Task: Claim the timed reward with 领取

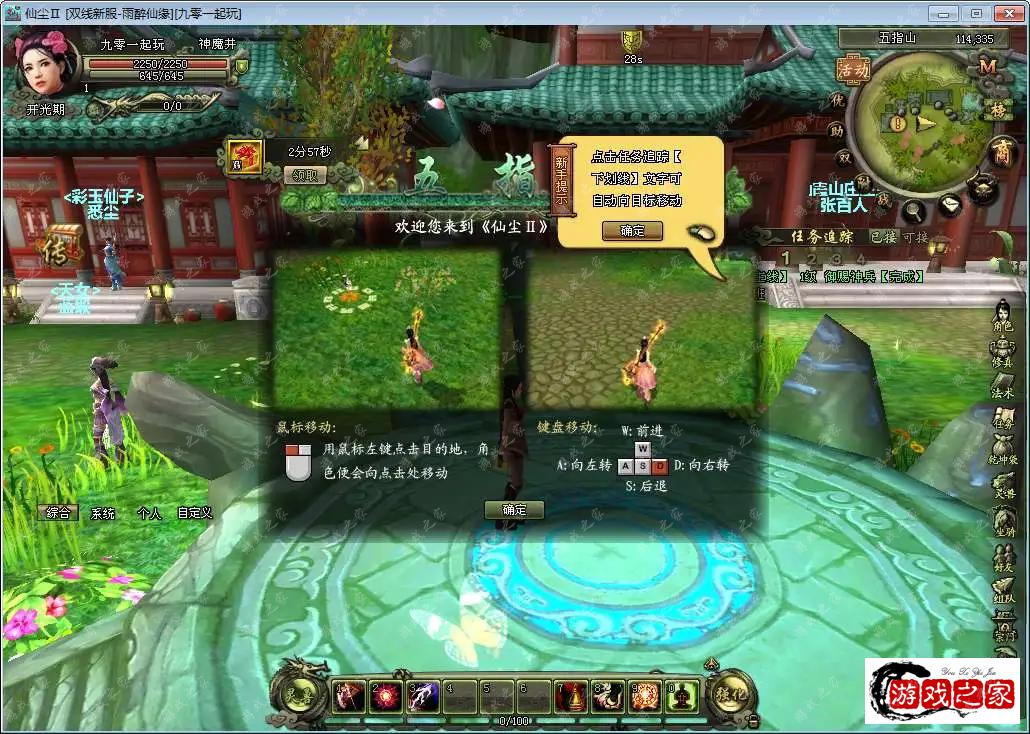Action: point(305,175)
